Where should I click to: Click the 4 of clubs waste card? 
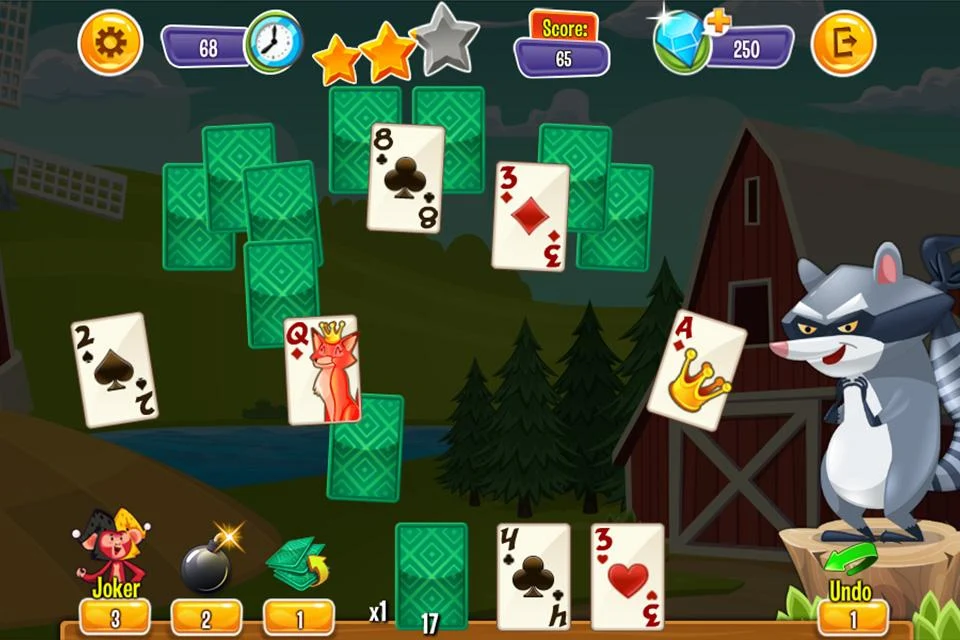pyautogui.click(x=533, y=575)
